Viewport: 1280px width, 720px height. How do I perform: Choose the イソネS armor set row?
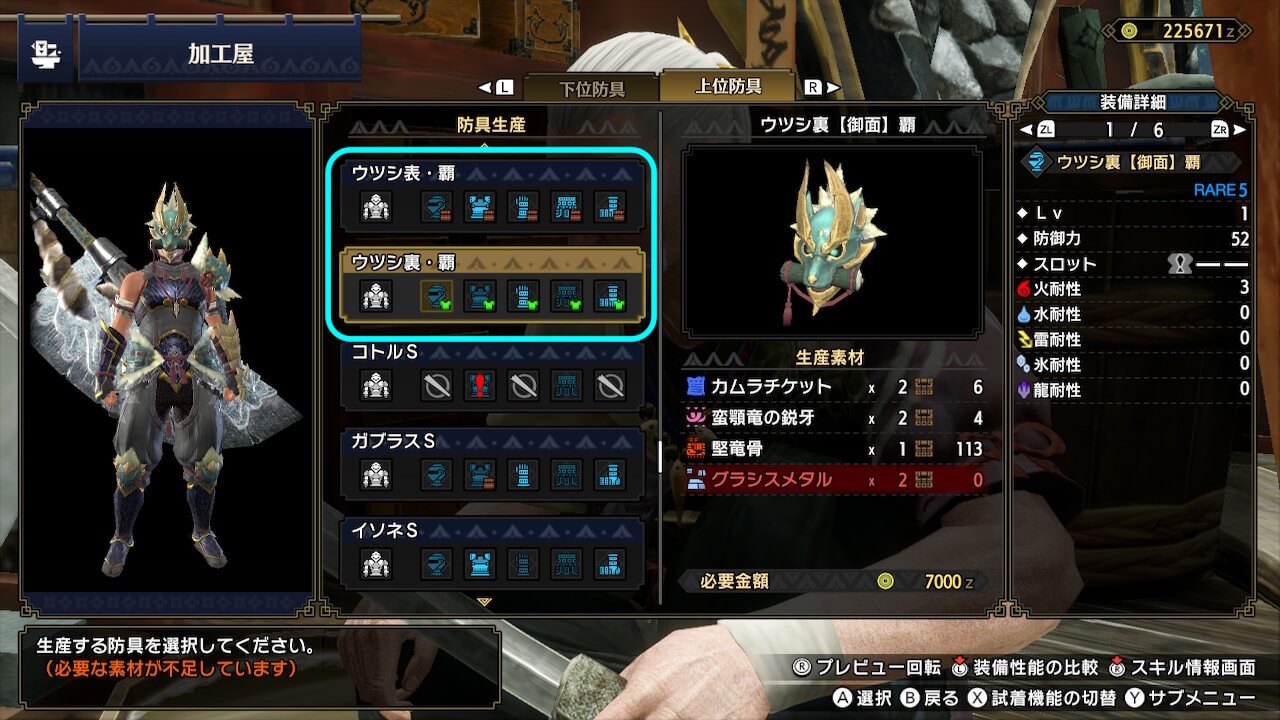(x=492, y=553)
